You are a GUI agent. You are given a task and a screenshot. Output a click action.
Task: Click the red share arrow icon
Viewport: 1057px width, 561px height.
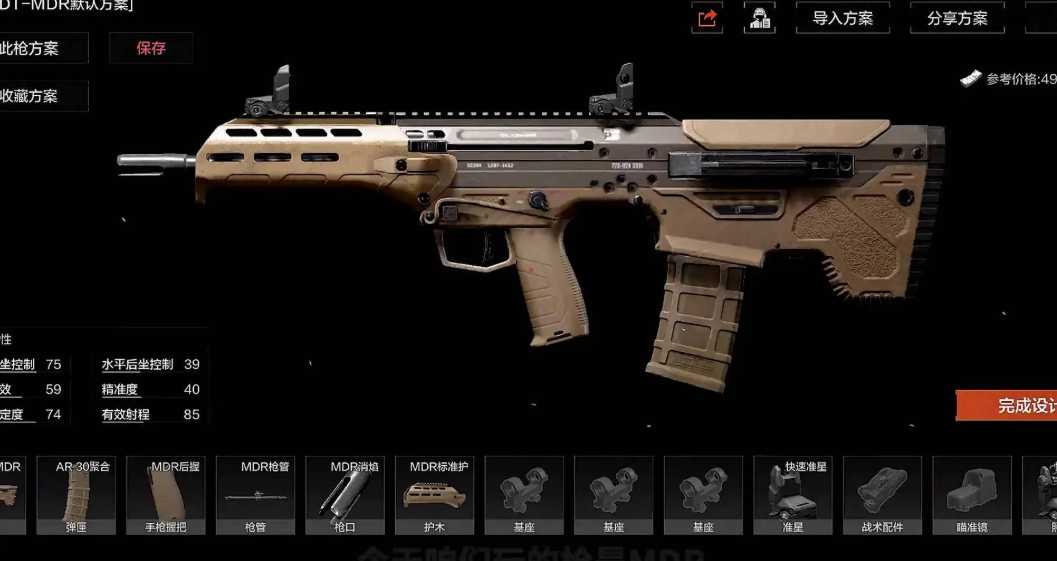707,18
